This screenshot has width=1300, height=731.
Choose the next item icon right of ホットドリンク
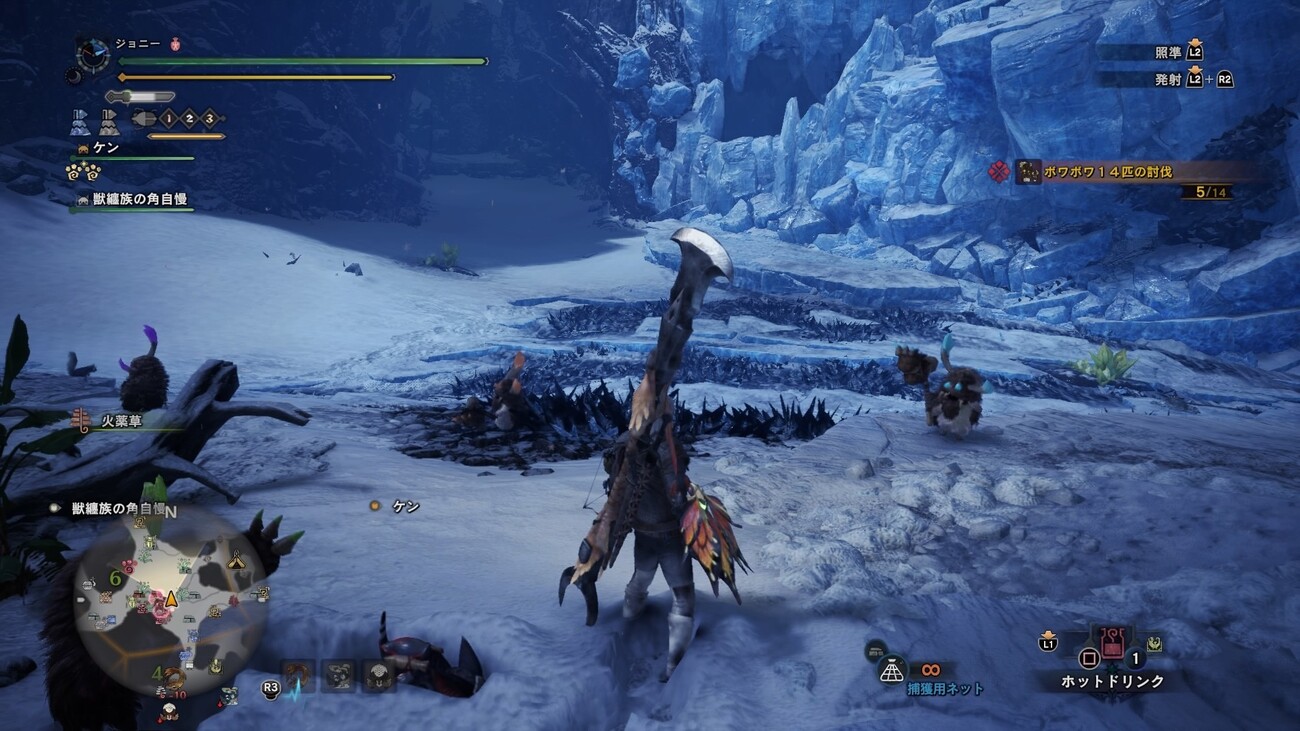click(1154, 643)
